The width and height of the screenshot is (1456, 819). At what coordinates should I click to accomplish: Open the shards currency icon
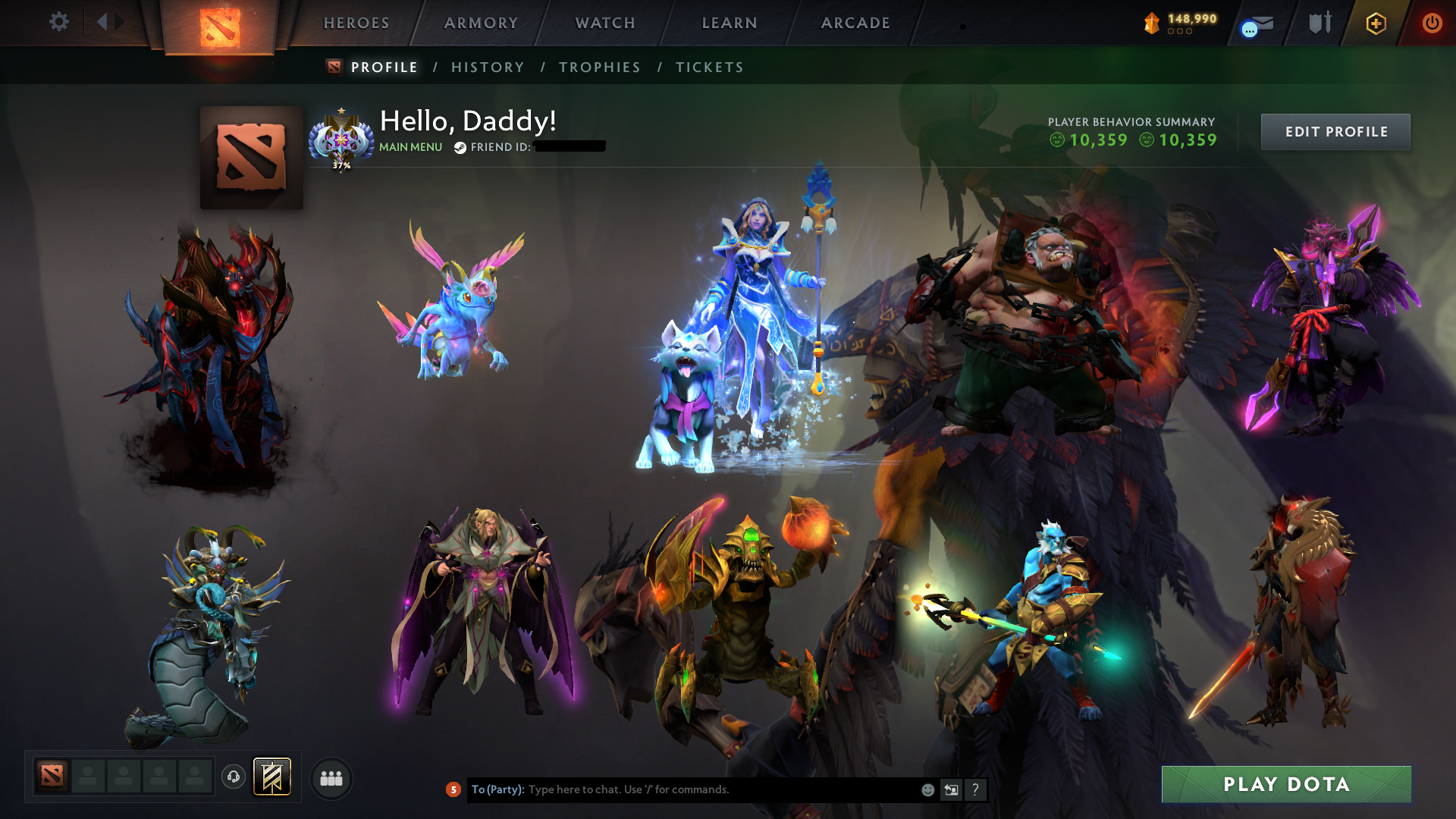pos(1151,23)
